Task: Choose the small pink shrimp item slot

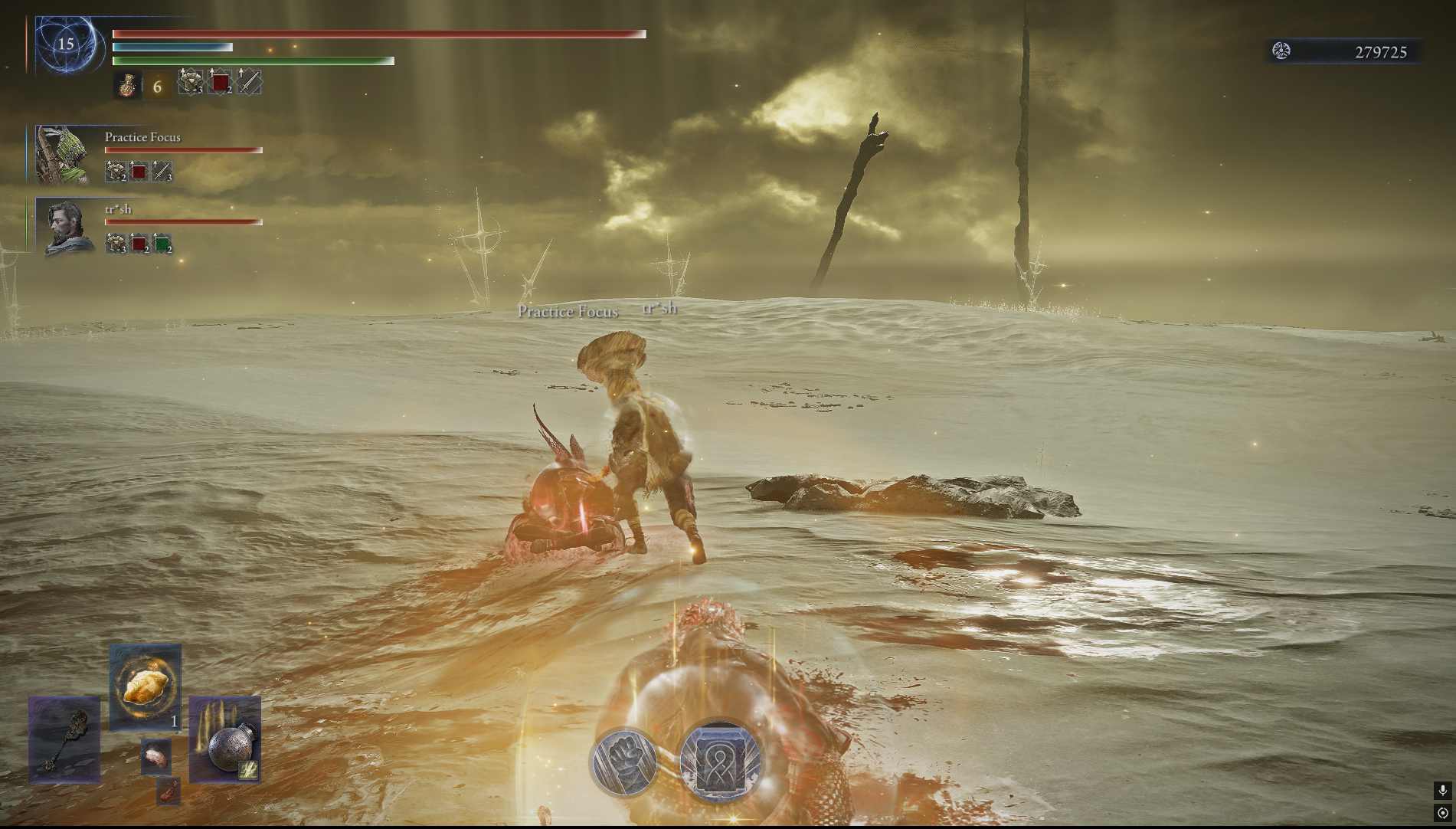Action: pos(156,756)
